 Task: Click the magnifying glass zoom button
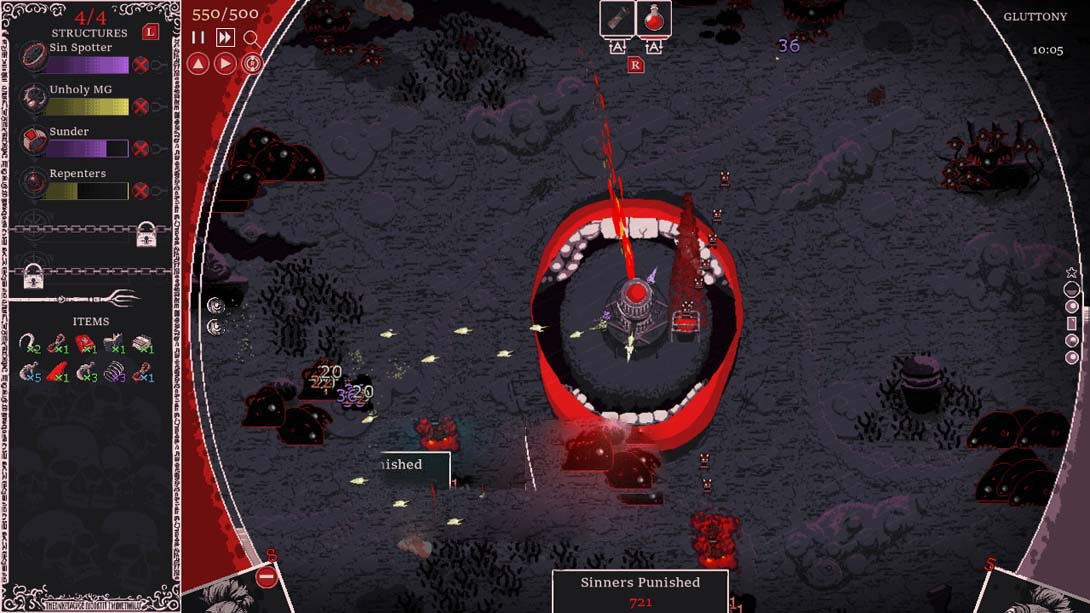tap(251, 38)
